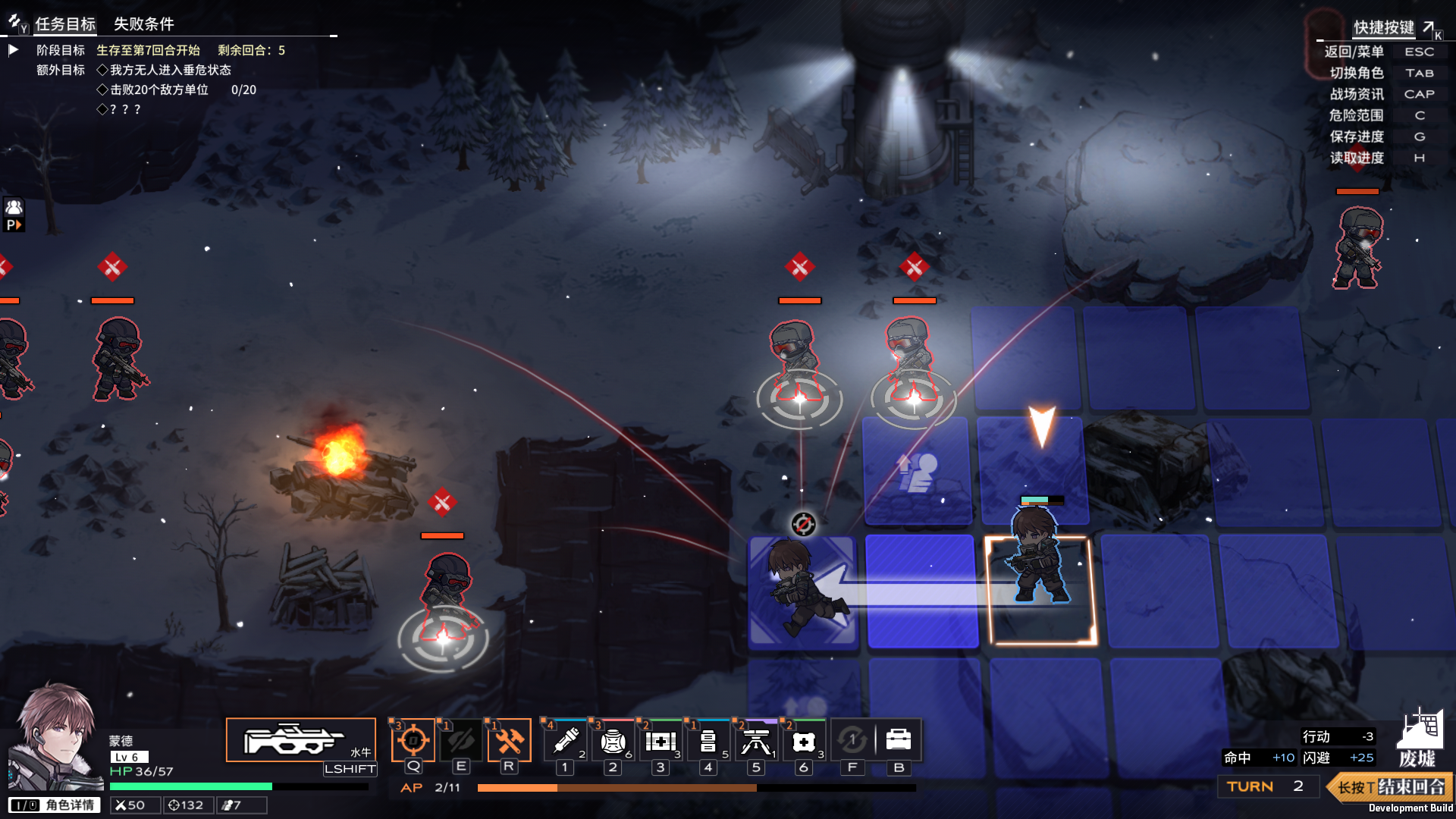This screenshot has height=819, width=1456.
Task: Use the crossed wrench and hammer skill
Action: click(x=509, y=740)
